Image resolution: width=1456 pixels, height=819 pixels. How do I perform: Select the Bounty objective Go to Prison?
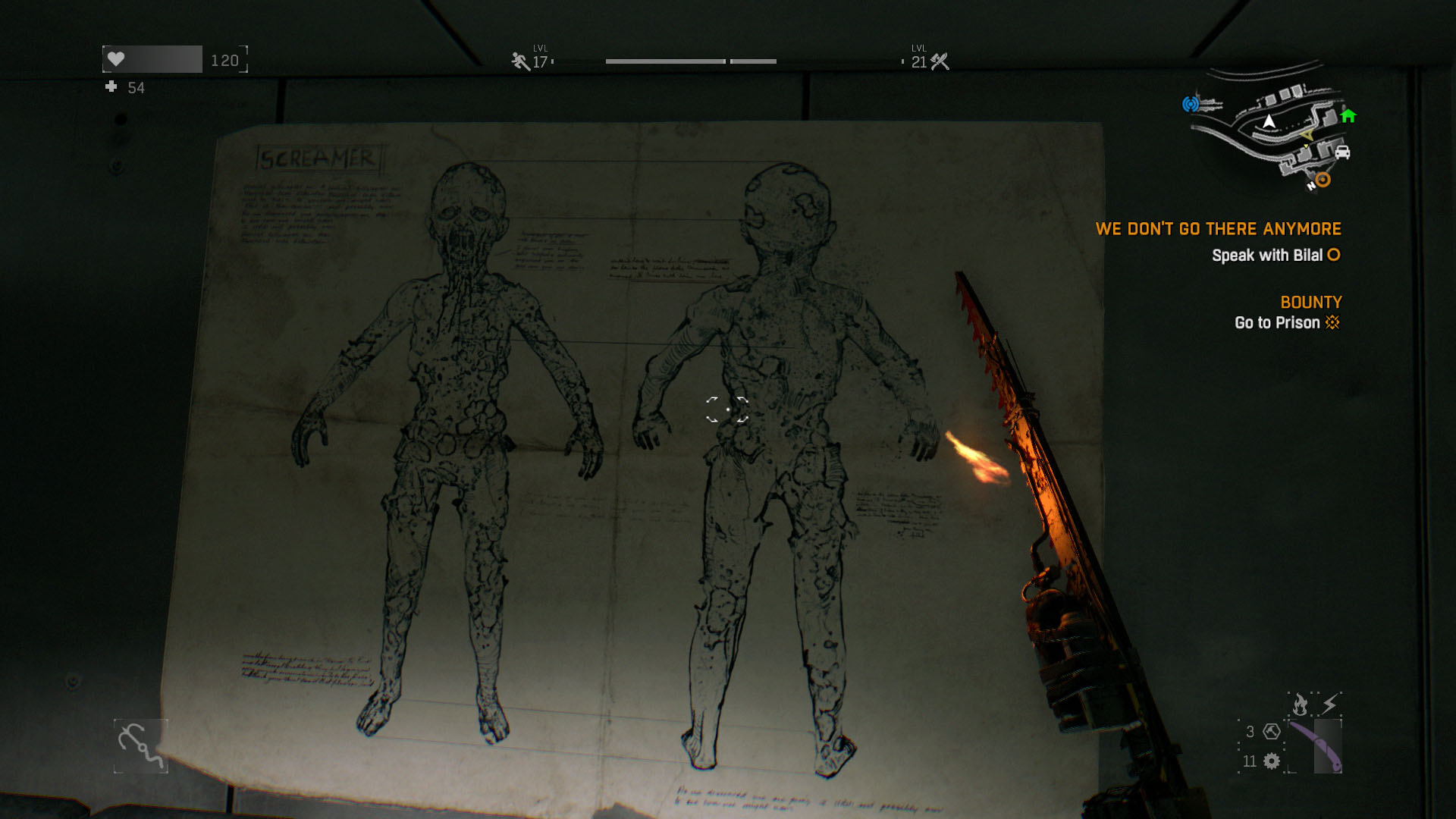1286,322
